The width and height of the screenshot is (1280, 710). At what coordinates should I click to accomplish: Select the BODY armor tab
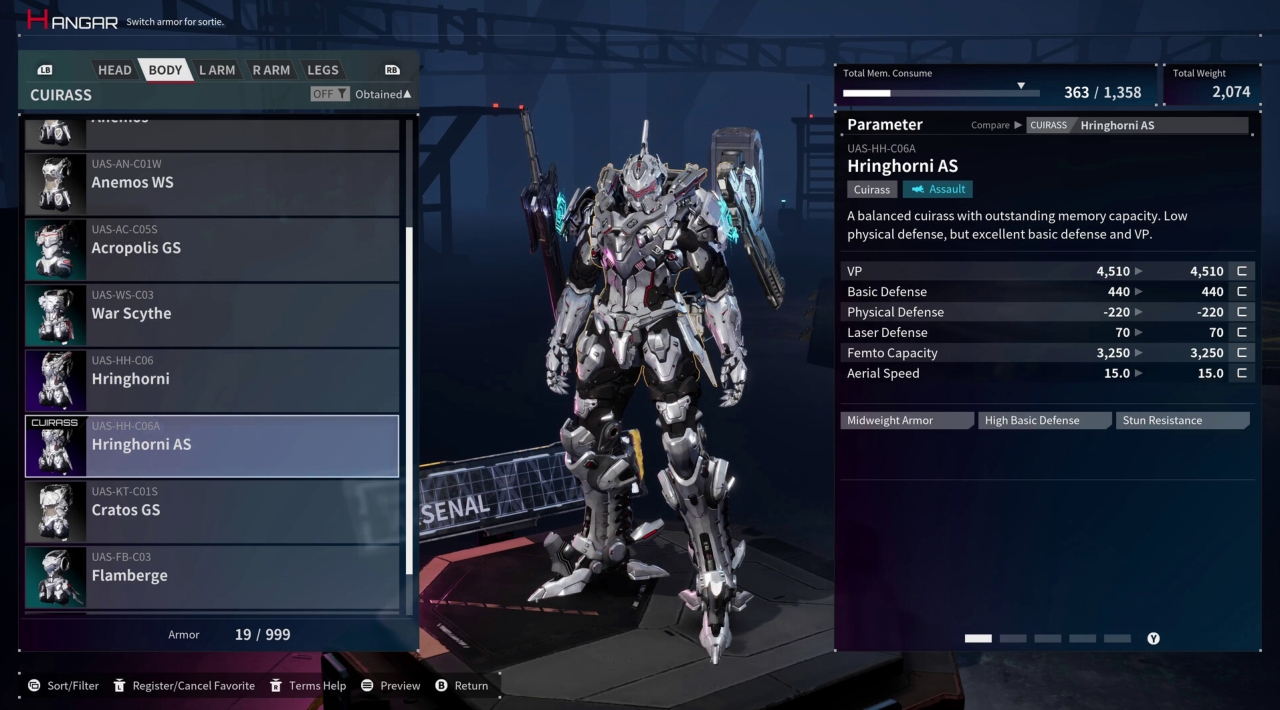tap(165, 70)
